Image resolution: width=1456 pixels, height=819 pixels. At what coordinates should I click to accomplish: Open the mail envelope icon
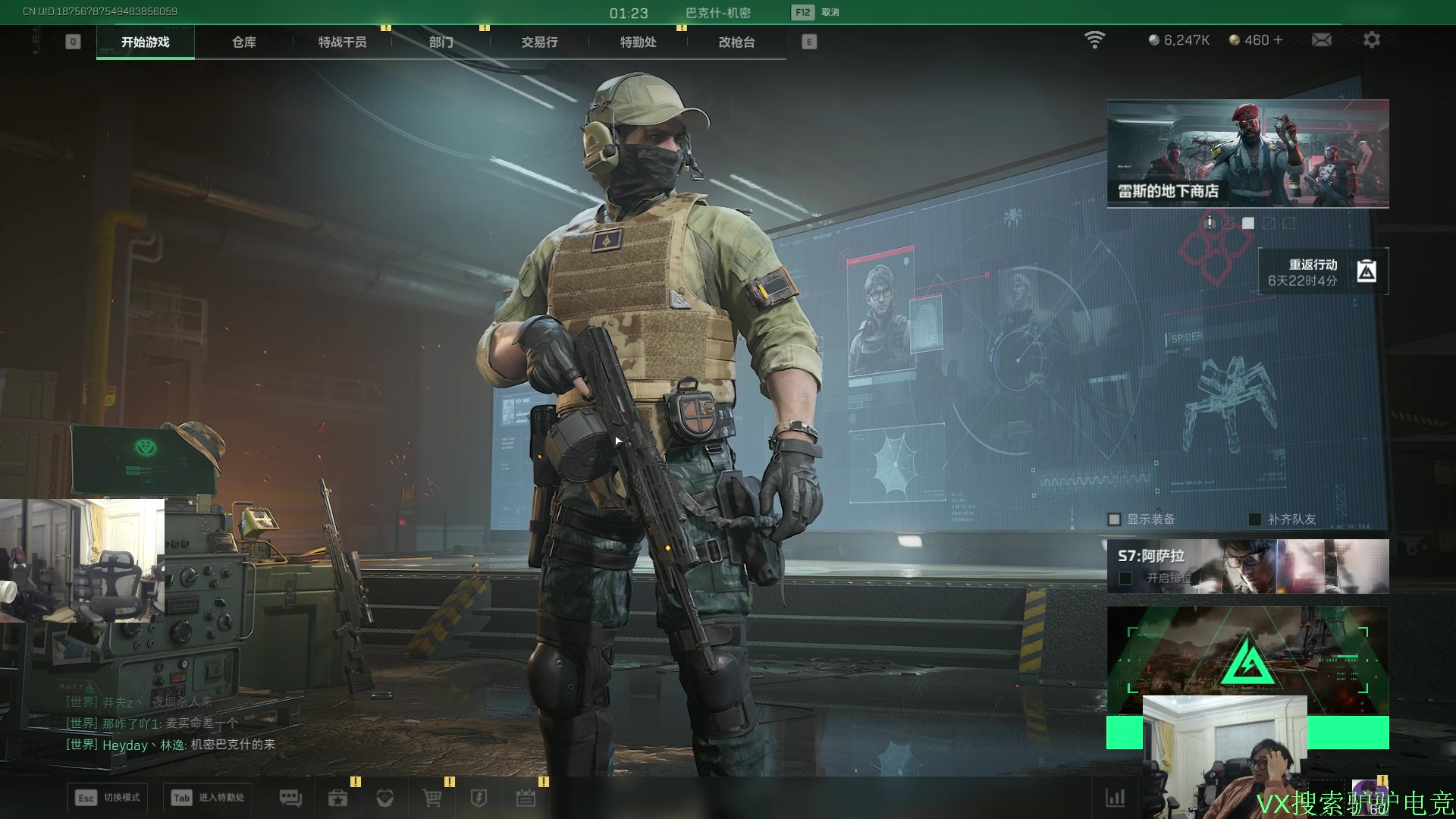pyautogui.click(x=1321, y=40)
